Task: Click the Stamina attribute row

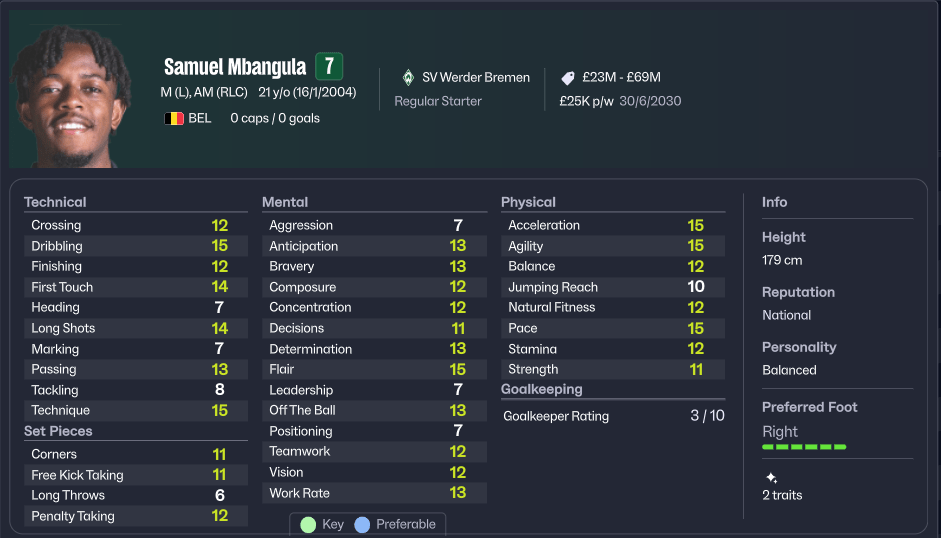Action: 612,349
